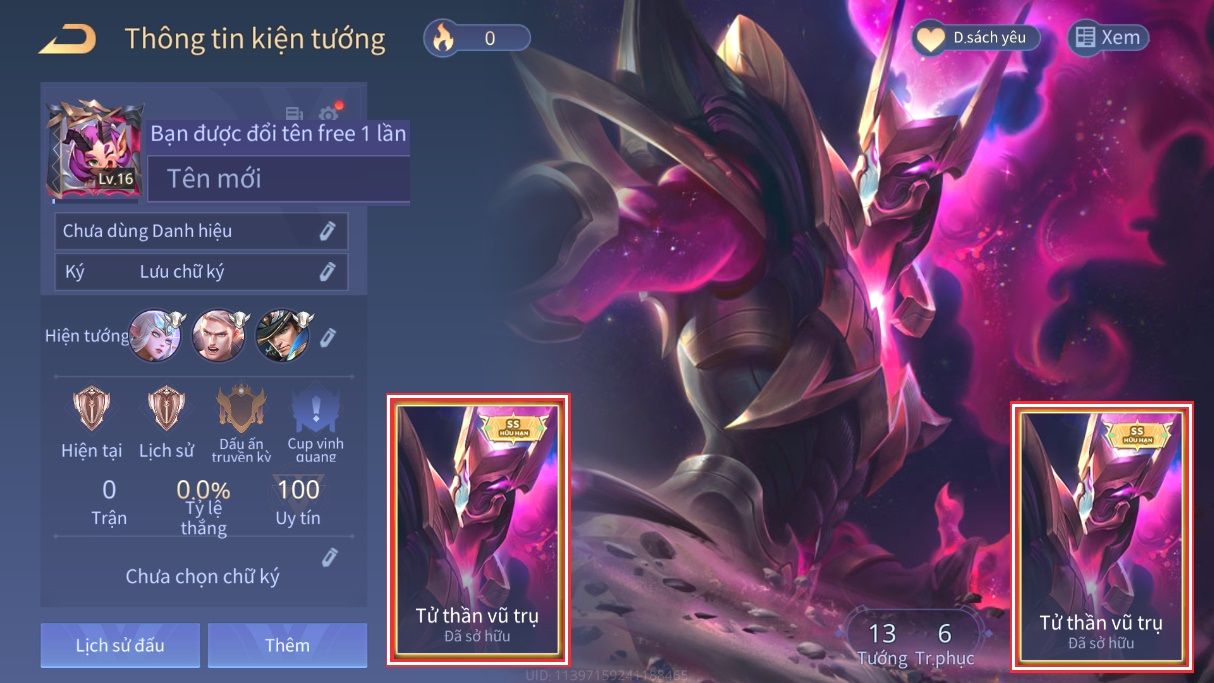Open the player avatar portrait
The image size is (1214, 683).
pos(95,148)
